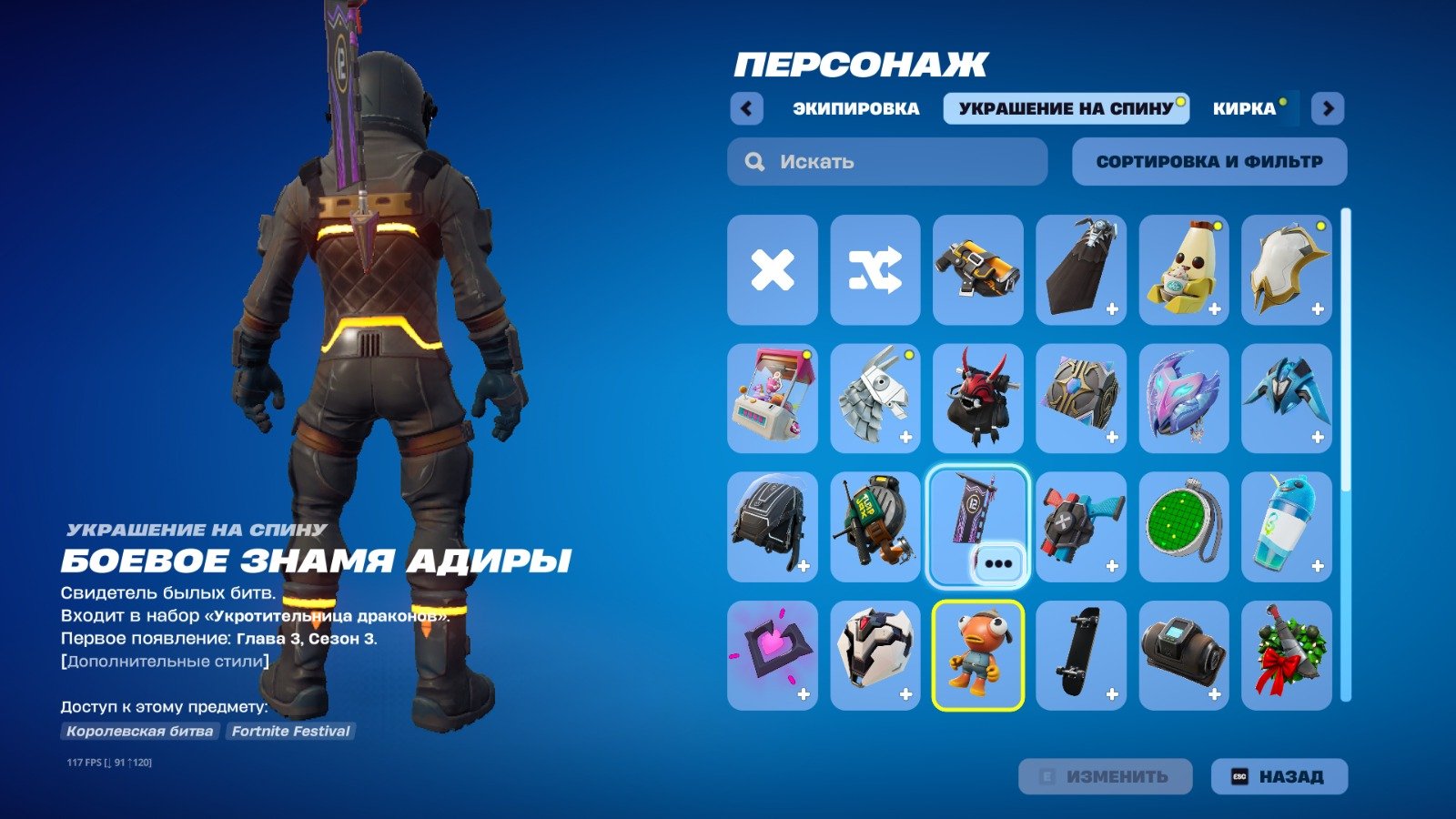Viewport: 1456px width, 819px height.
Task: Select the llama back bling
Action: click(875, 398)
